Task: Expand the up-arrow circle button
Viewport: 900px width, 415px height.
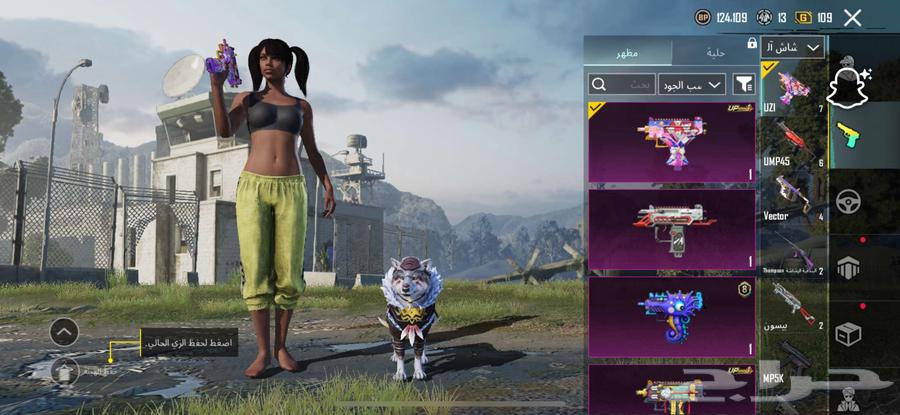Action: pyautogui.click(x=64, y=331)
